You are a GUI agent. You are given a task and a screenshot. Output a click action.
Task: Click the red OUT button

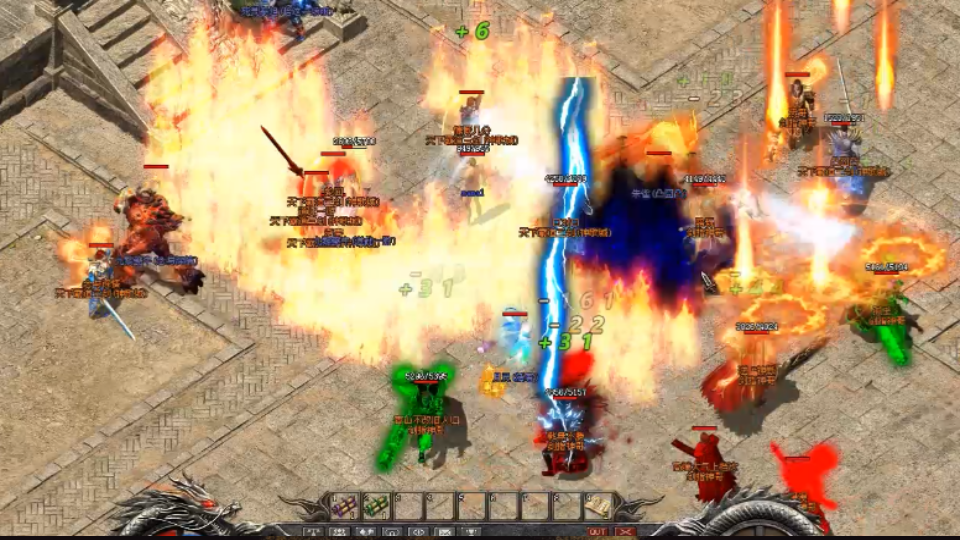pyautogui.click(x=597, y=531)
